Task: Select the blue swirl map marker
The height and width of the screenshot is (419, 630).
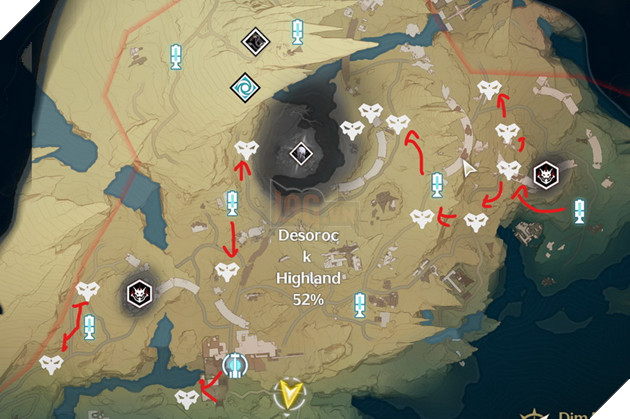Action: [x=244, y=85]
